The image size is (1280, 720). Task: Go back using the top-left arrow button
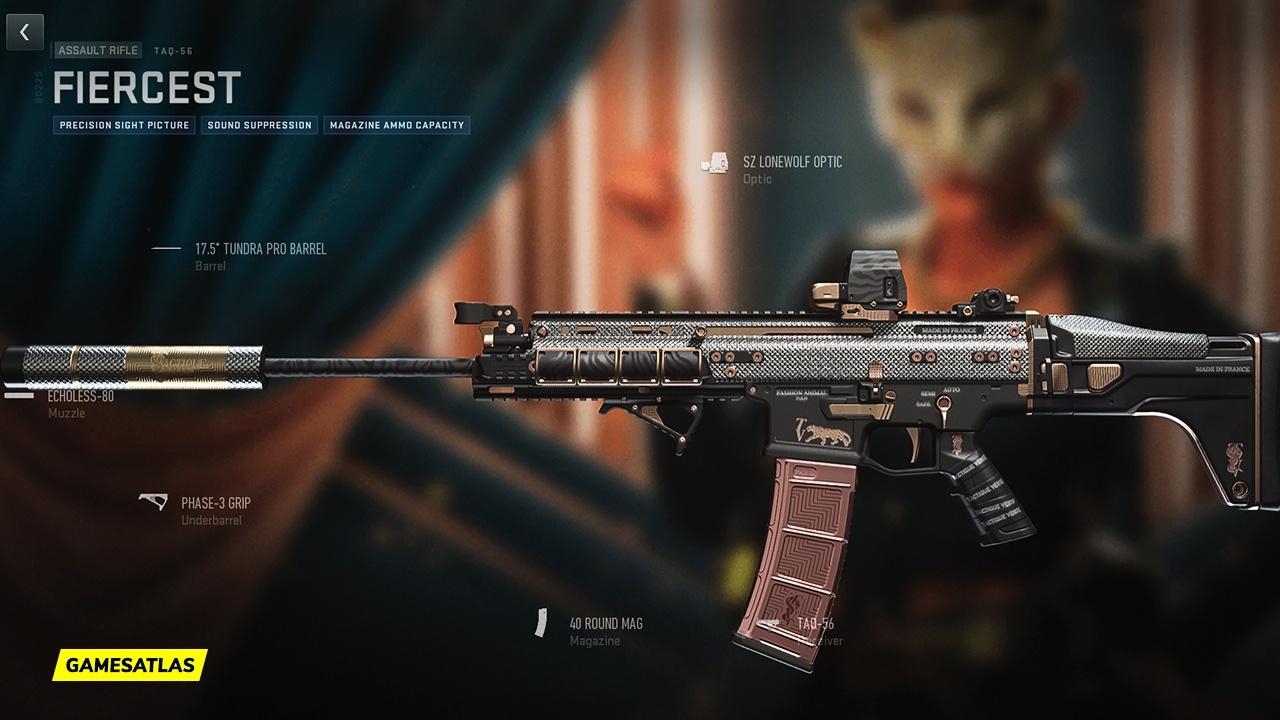point(25,32)
